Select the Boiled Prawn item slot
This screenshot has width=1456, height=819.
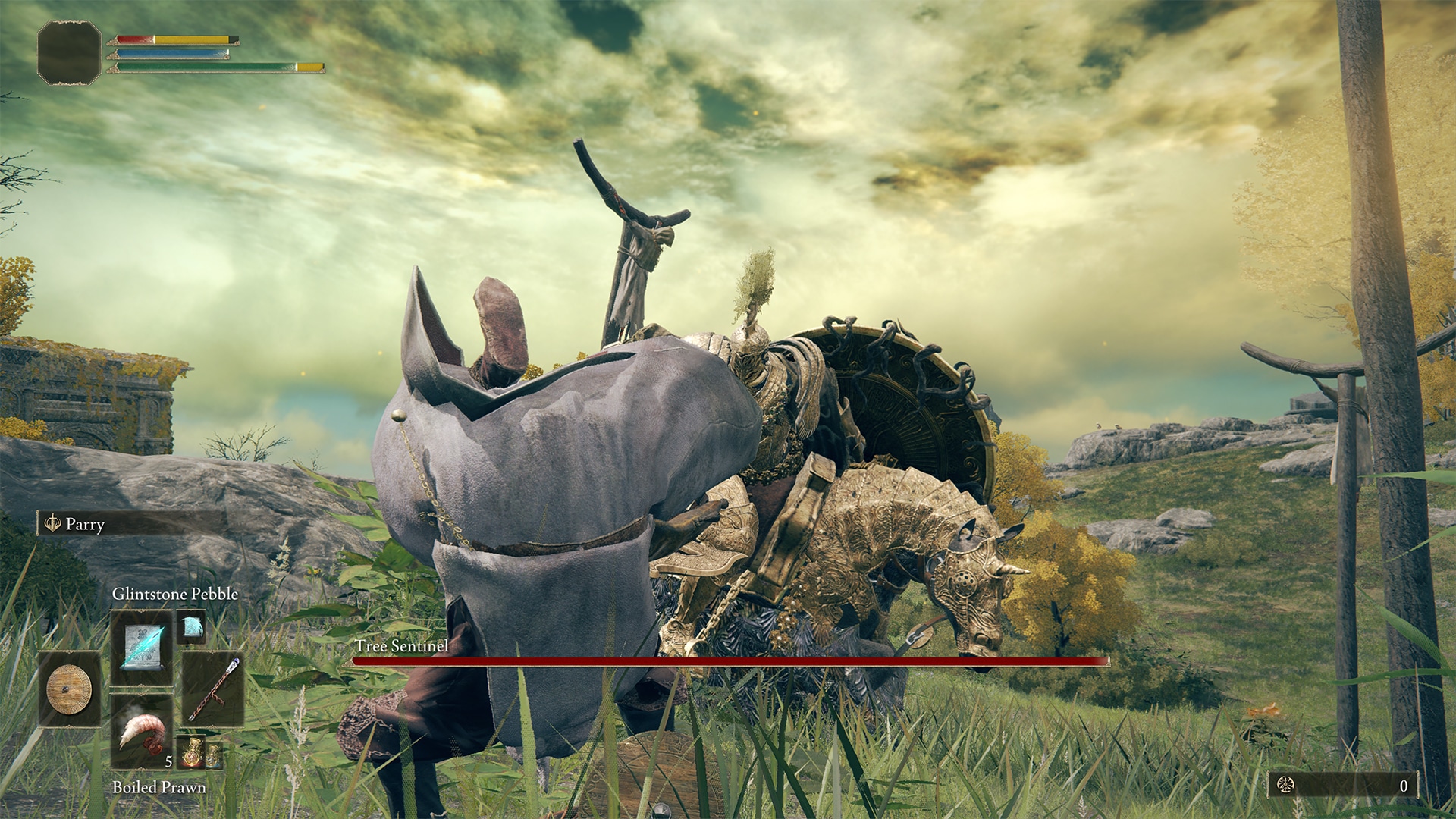(x=142, y=730)
